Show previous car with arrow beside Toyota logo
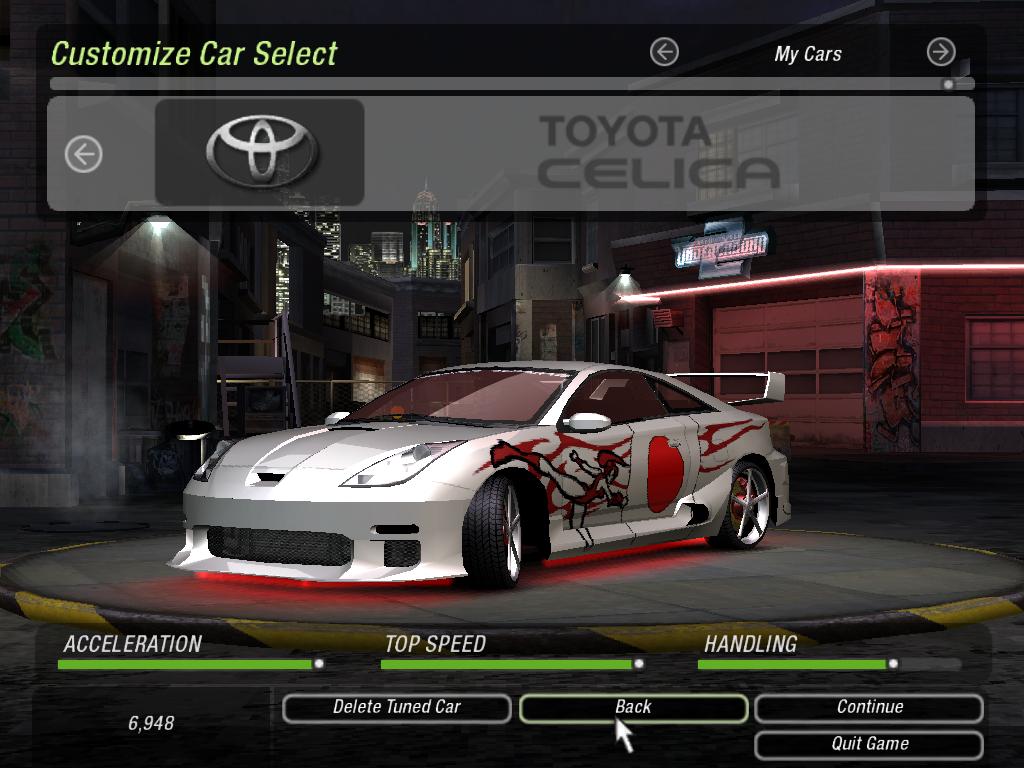 [x=84, y=154]
